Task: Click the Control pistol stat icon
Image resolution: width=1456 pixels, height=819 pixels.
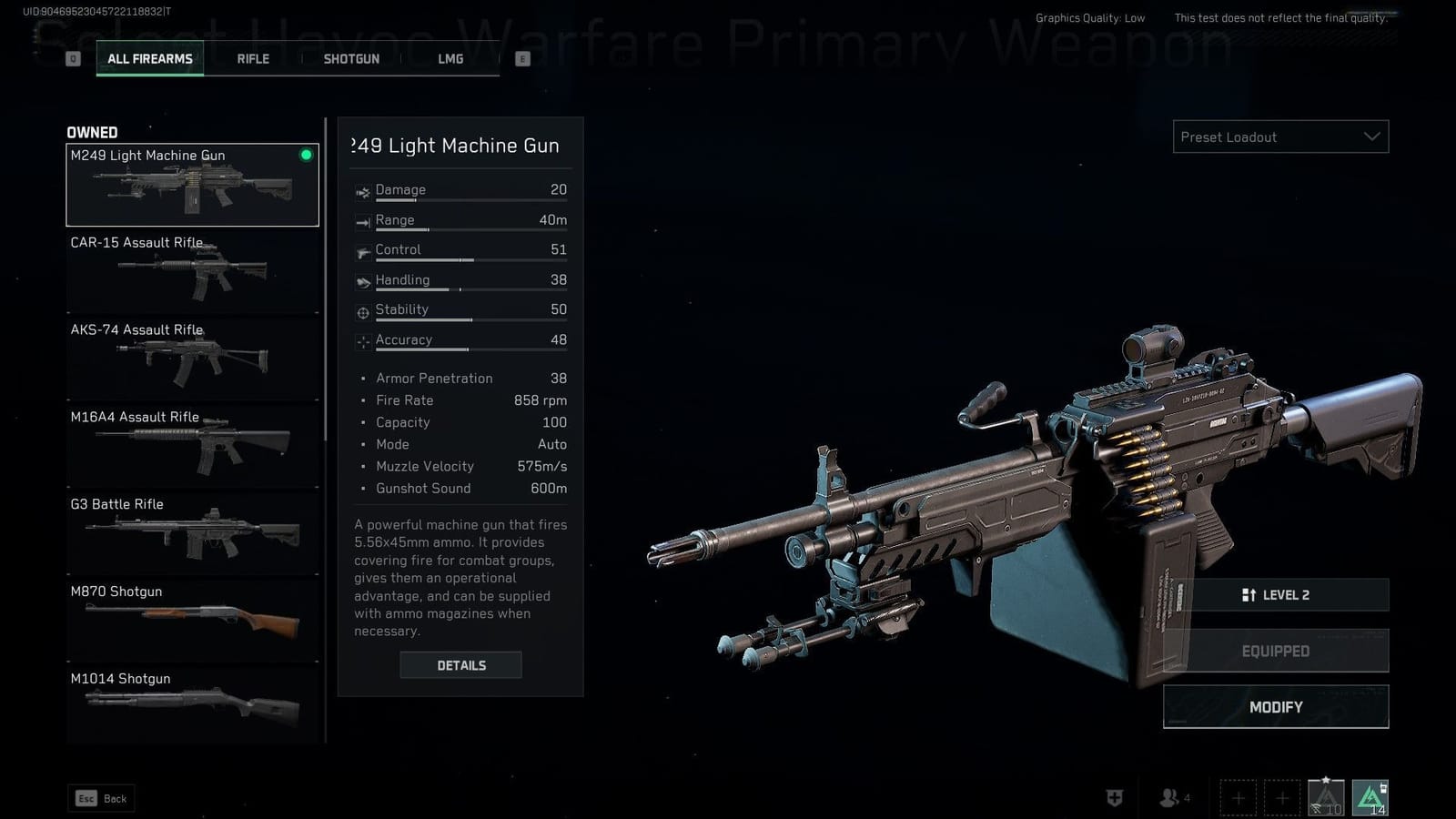Action: pos(362,250)
